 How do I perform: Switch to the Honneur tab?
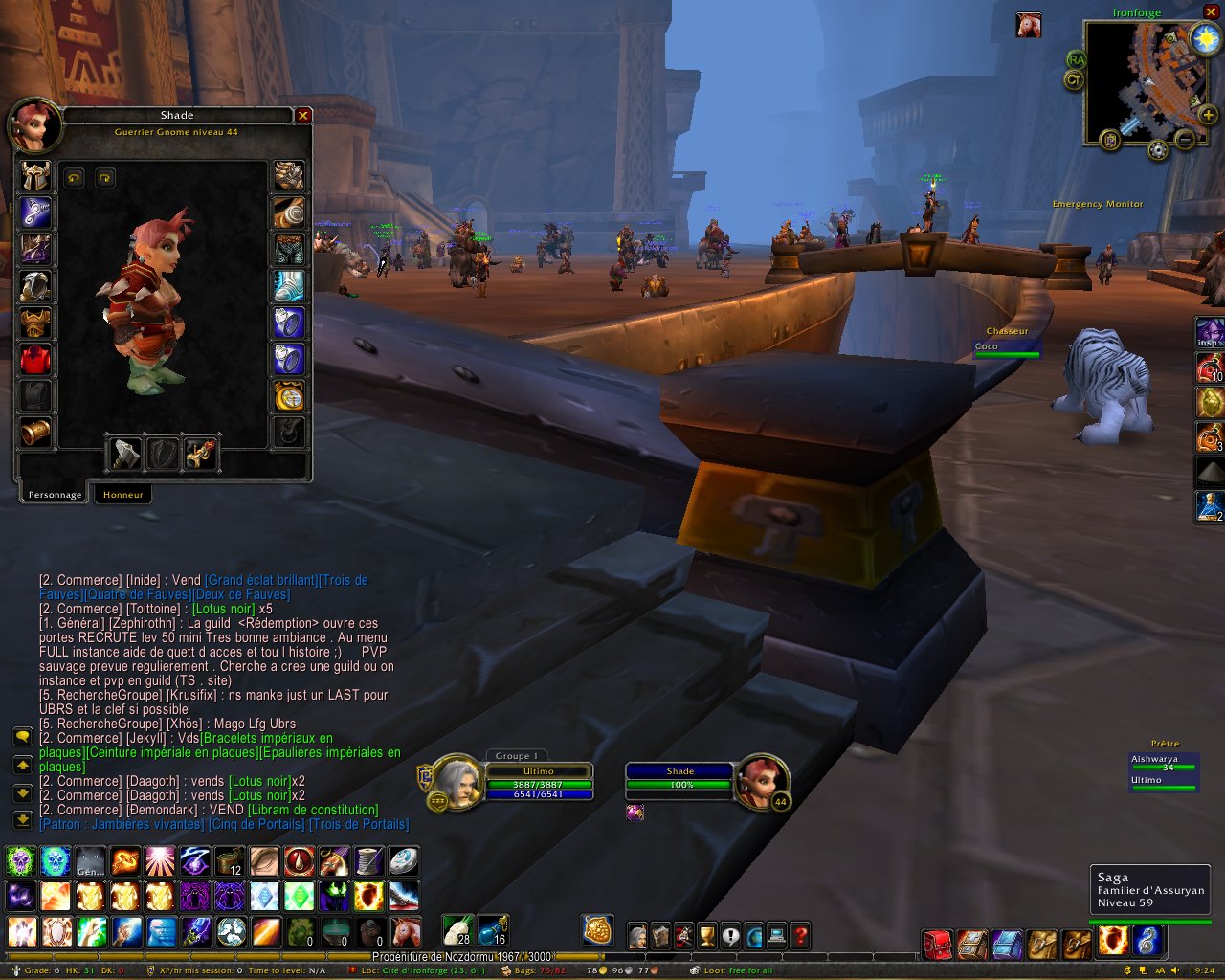[122, 495]
